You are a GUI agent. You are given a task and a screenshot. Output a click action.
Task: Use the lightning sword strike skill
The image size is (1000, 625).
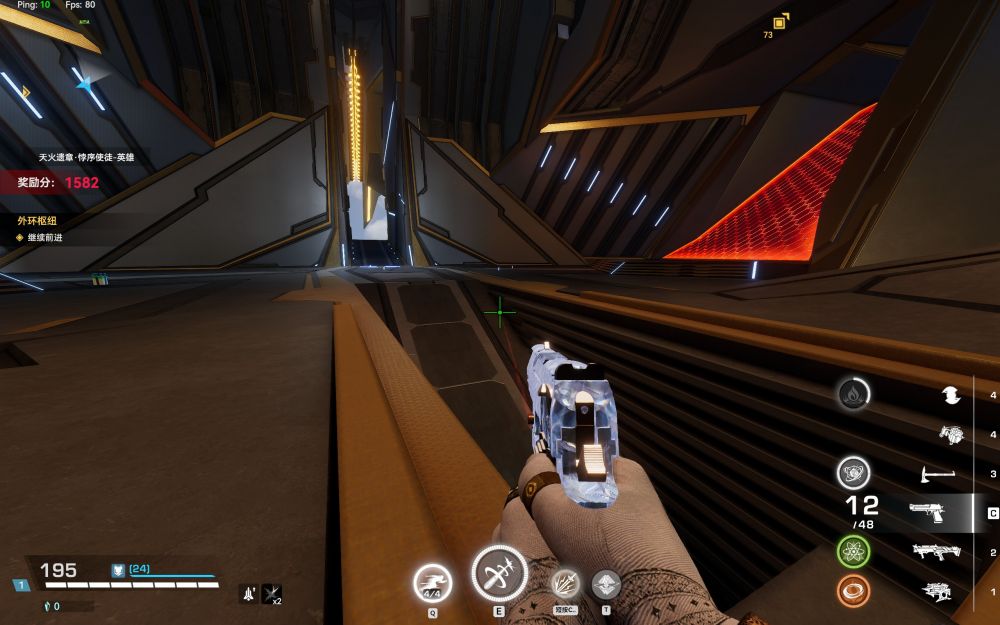(565, 584)
